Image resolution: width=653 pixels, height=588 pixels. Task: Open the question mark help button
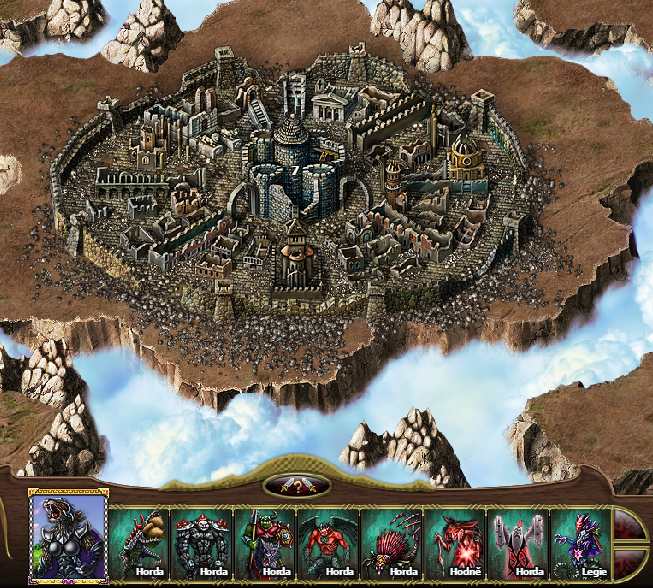tap(297, 487)
